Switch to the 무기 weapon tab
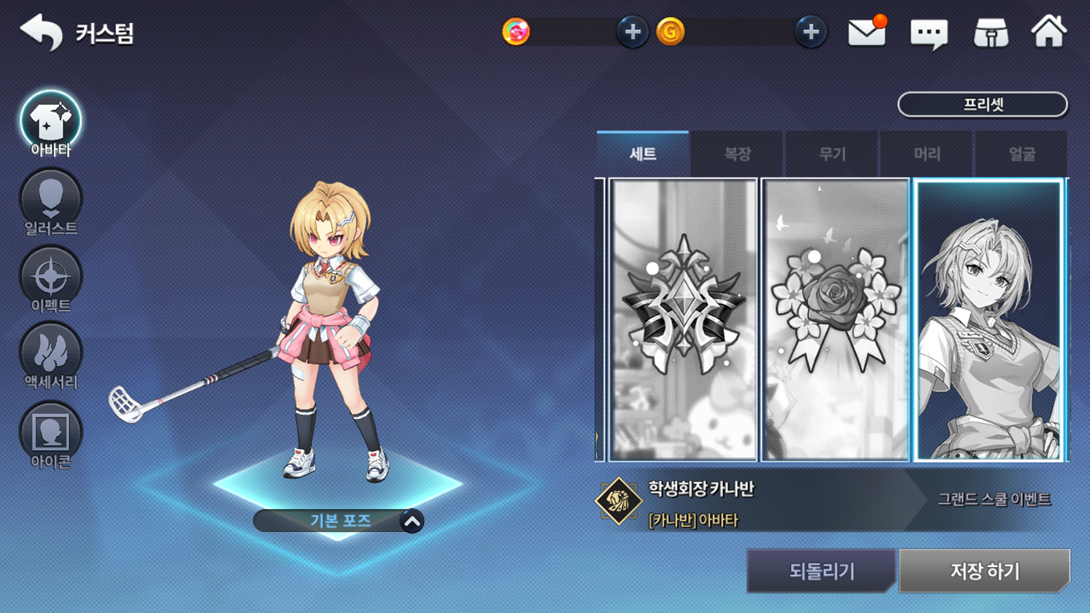 pos(832,154)
